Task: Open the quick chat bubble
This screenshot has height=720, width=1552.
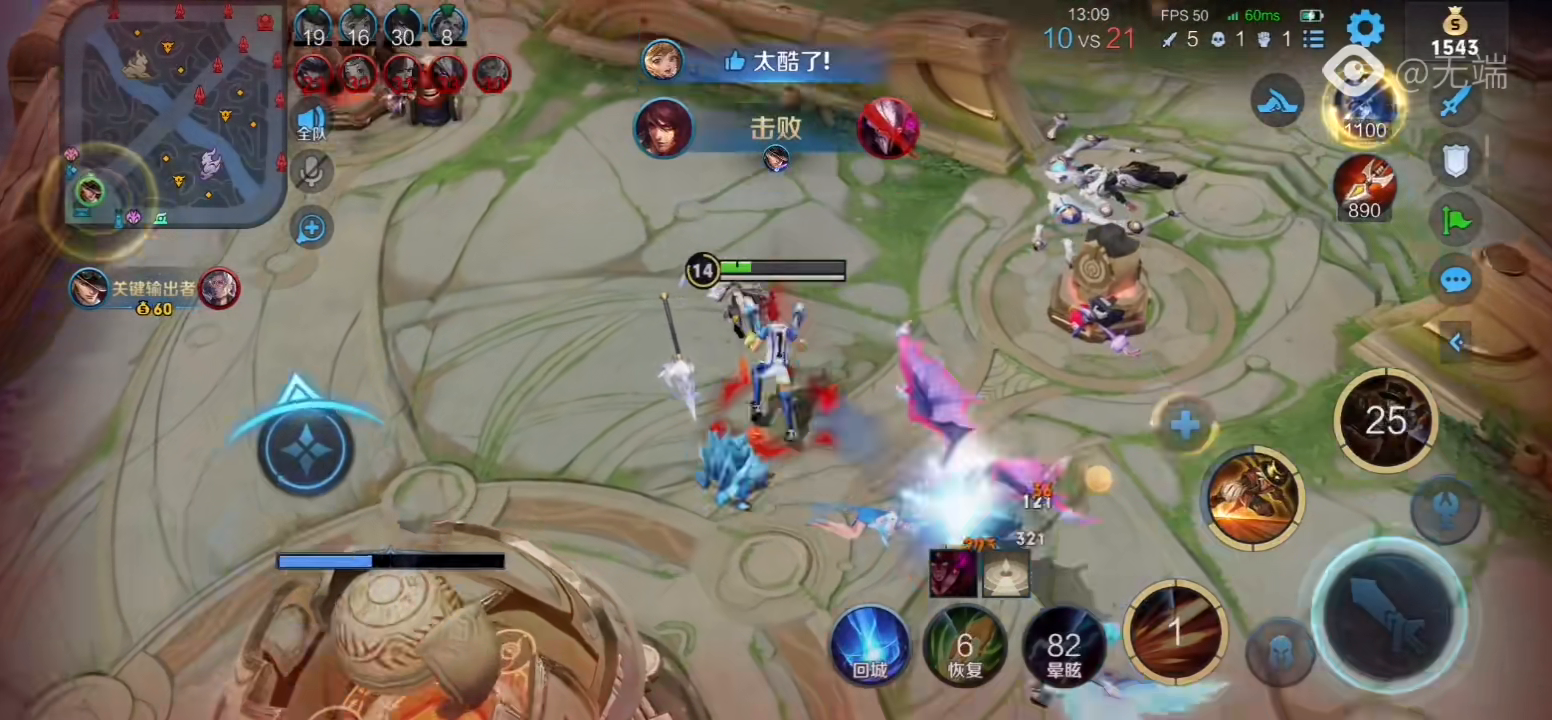Action: point(1455,279)
